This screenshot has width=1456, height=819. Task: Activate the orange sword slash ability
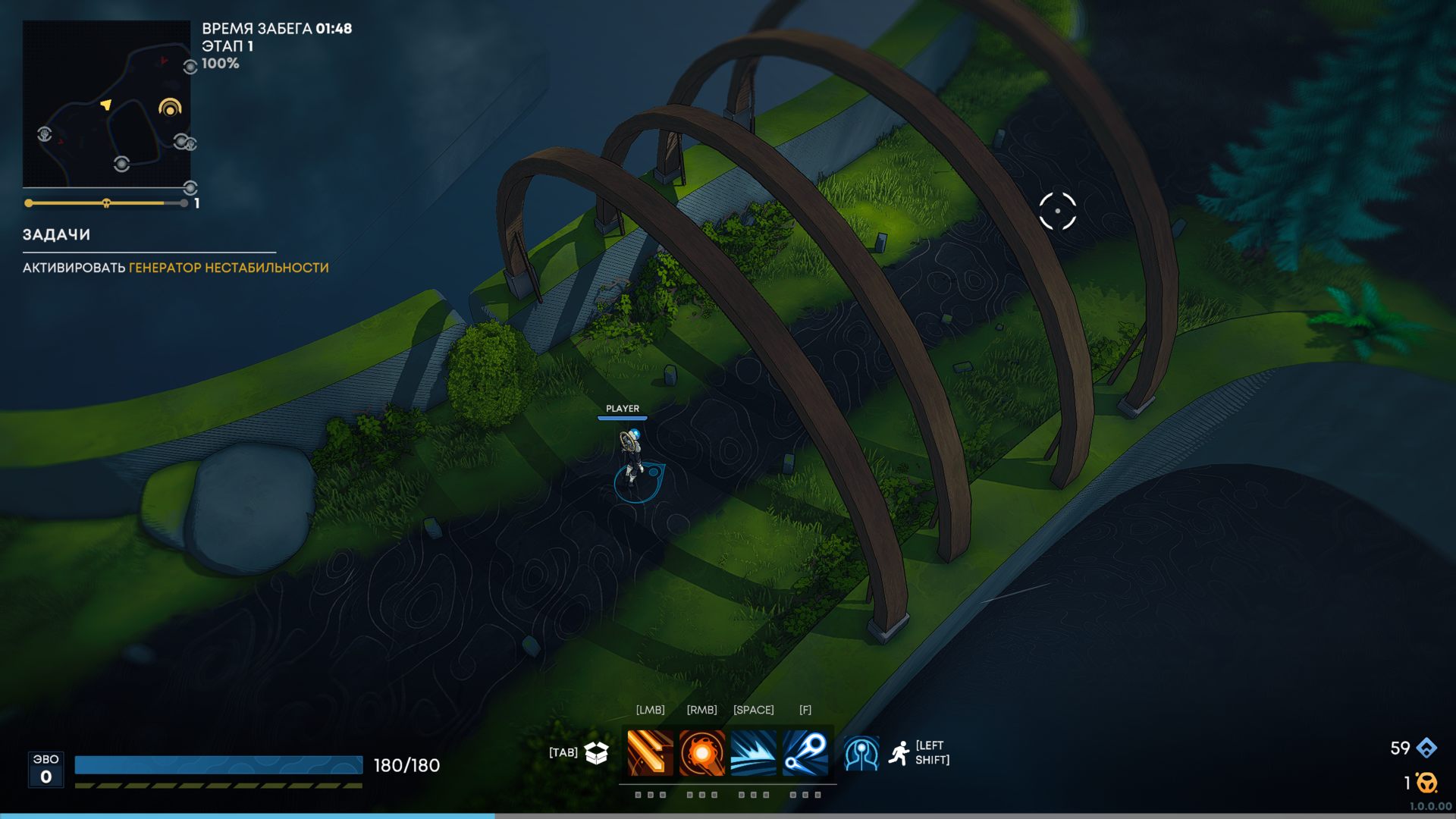point(650,752)
